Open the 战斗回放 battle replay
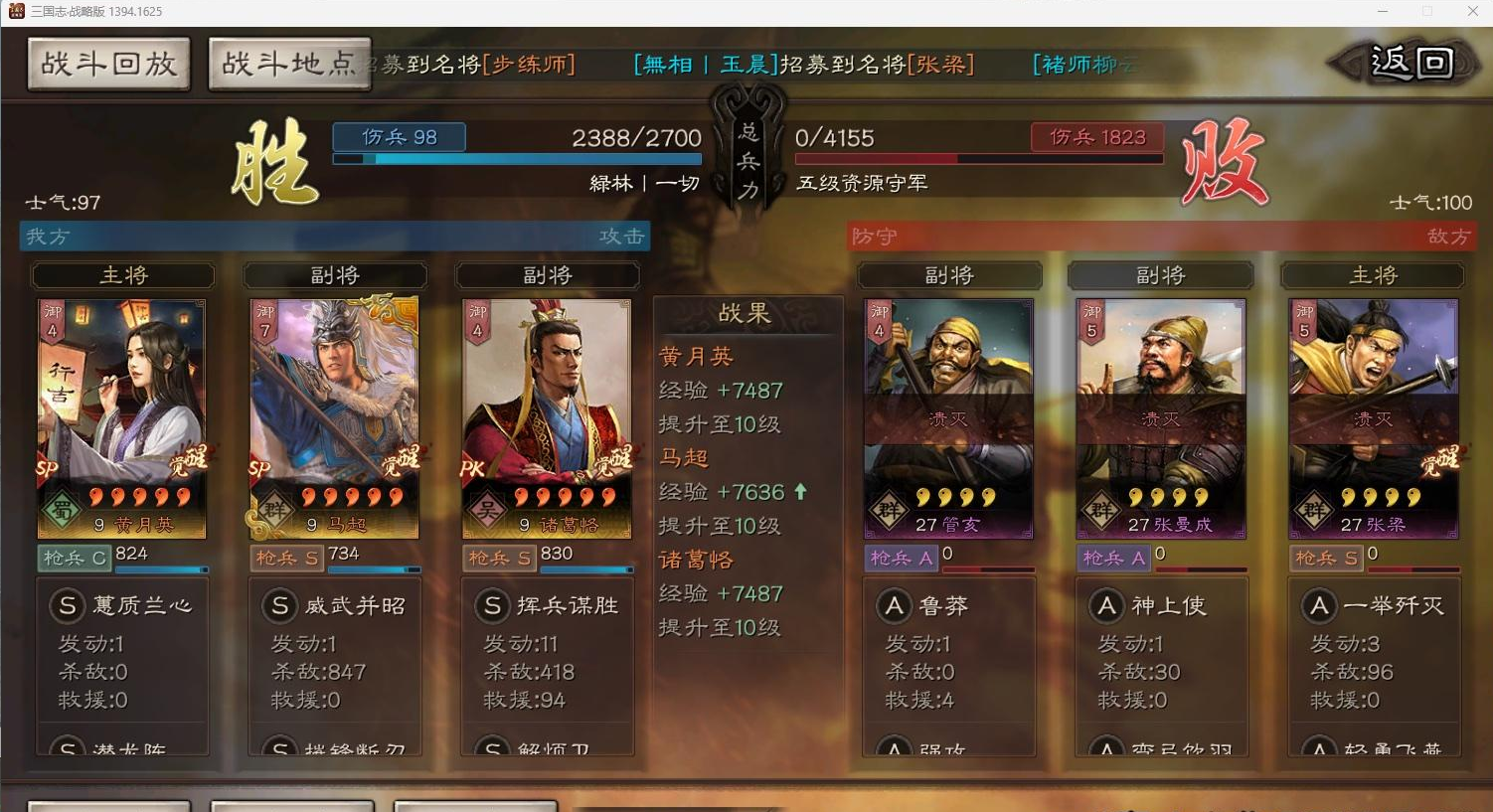Screen dimensions: 1493x812 [x=107, y=63]
